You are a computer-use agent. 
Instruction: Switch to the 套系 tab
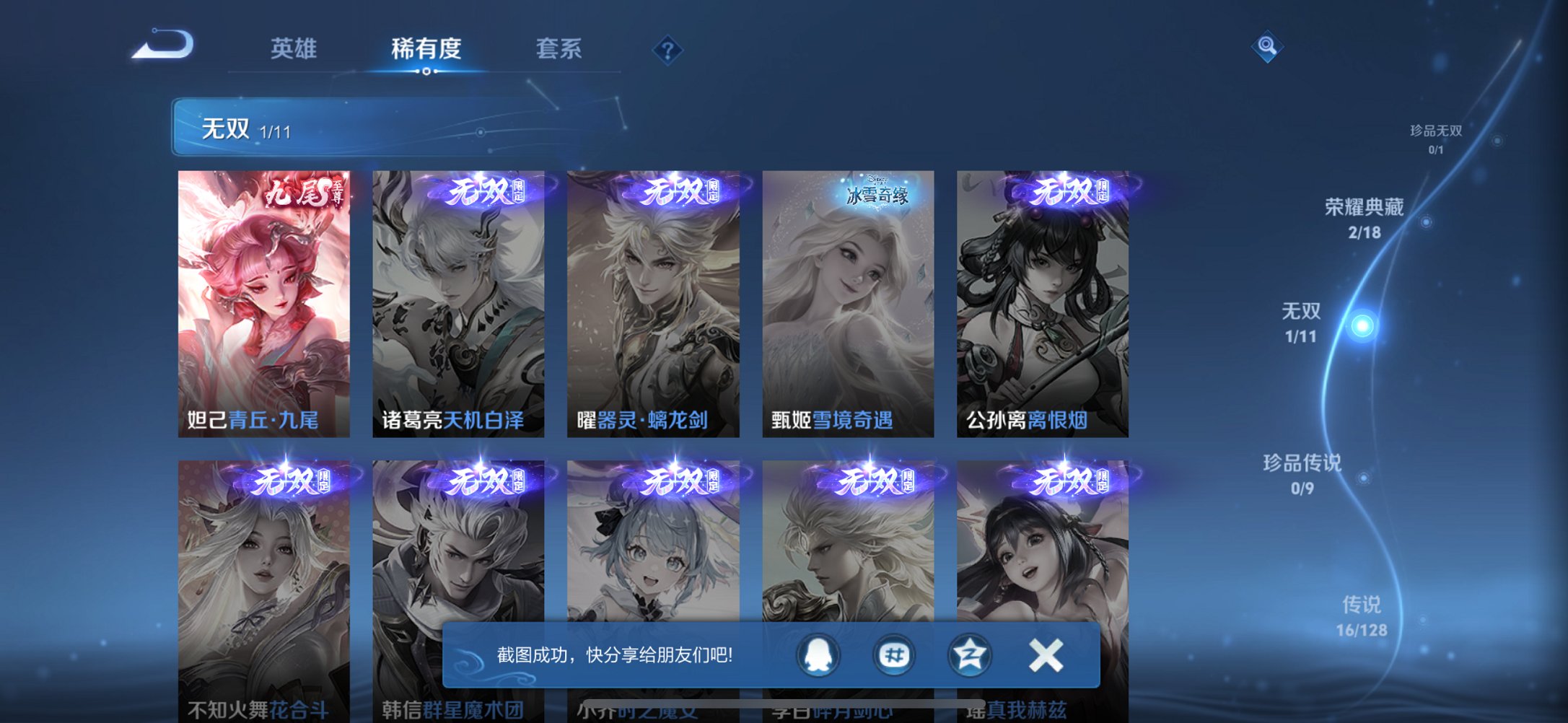[559, 48]
